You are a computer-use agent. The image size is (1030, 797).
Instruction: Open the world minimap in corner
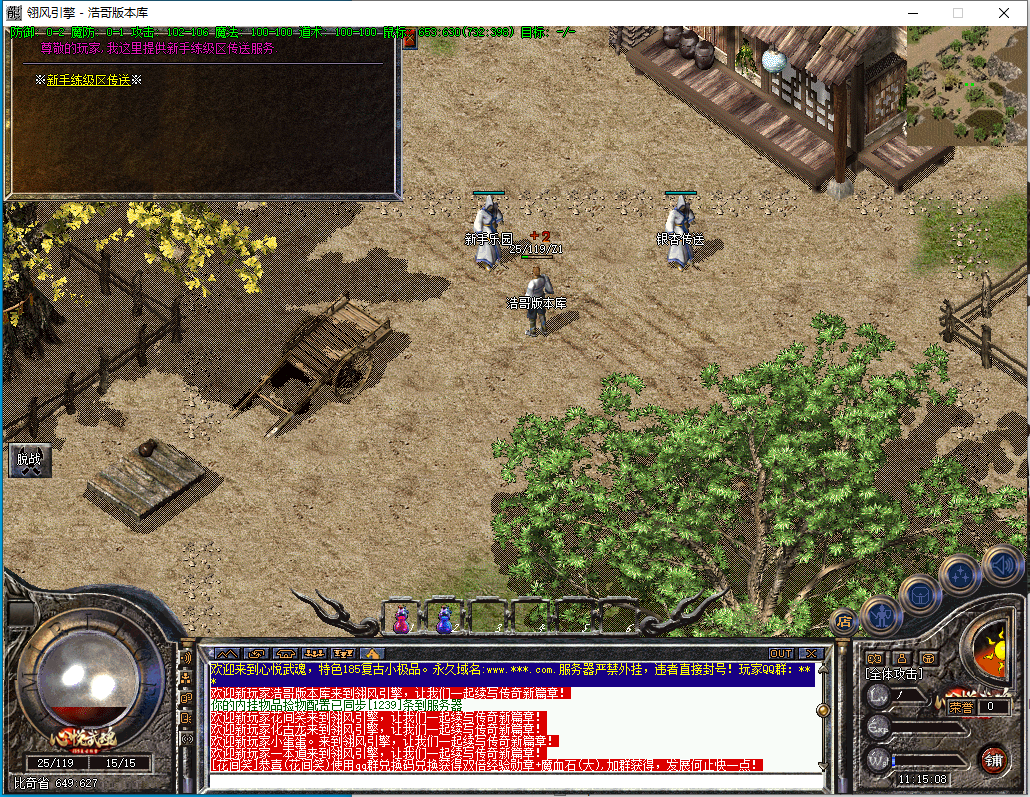click(x=966, y=85)
